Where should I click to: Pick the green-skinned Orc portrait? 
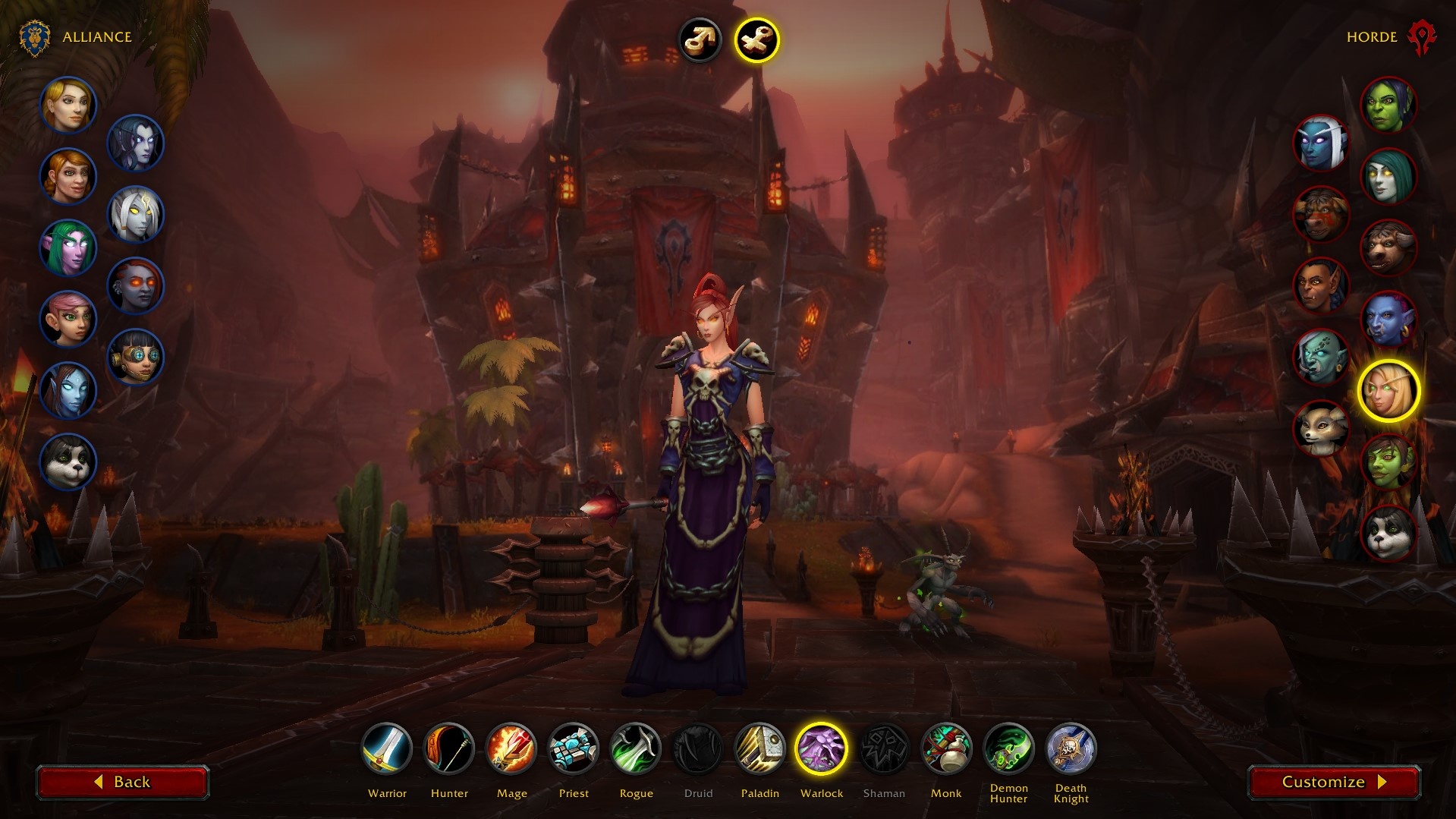[x=1388, y=106]
